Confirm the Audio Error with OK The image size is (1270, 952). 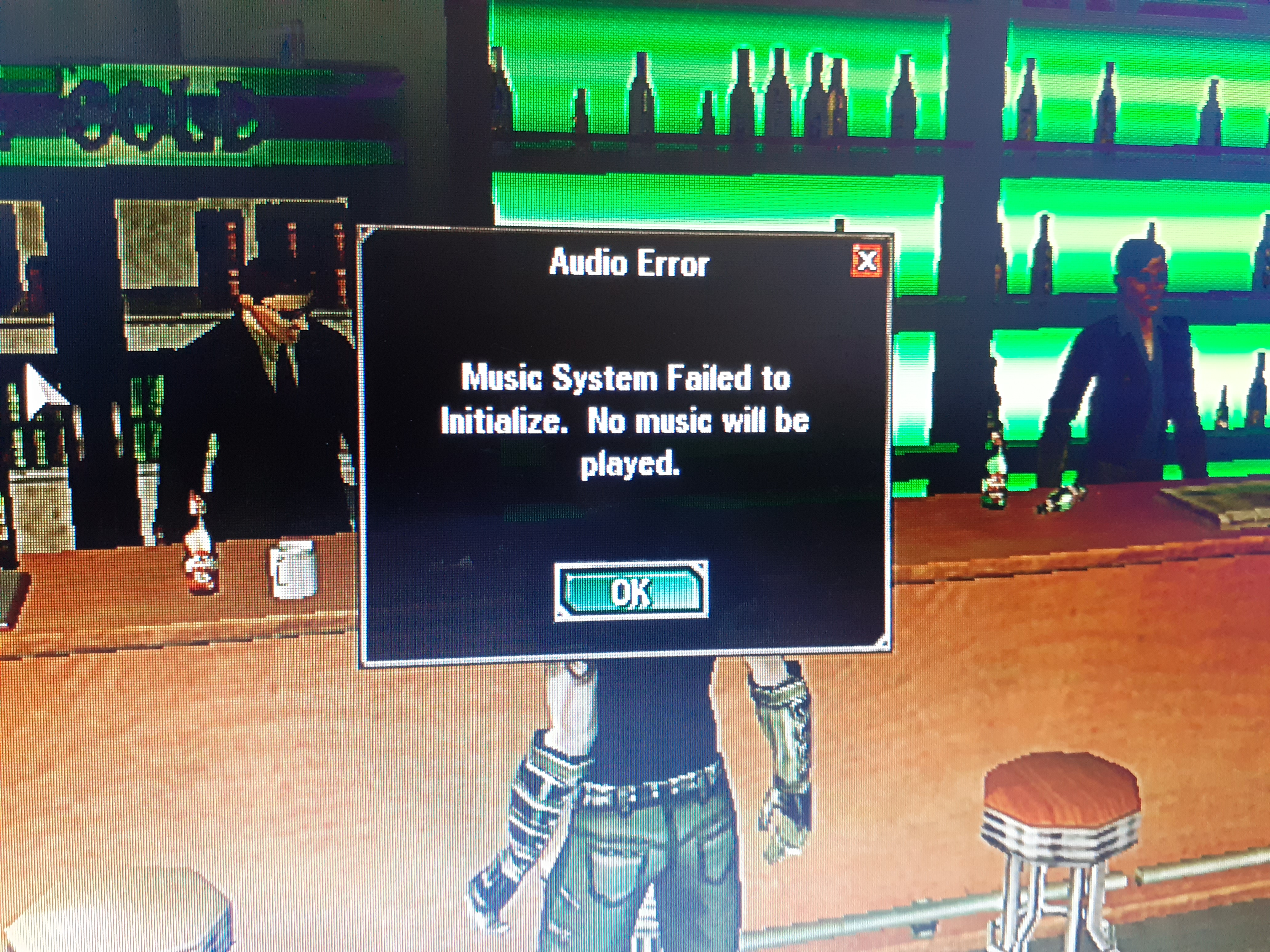coord(631,592)
